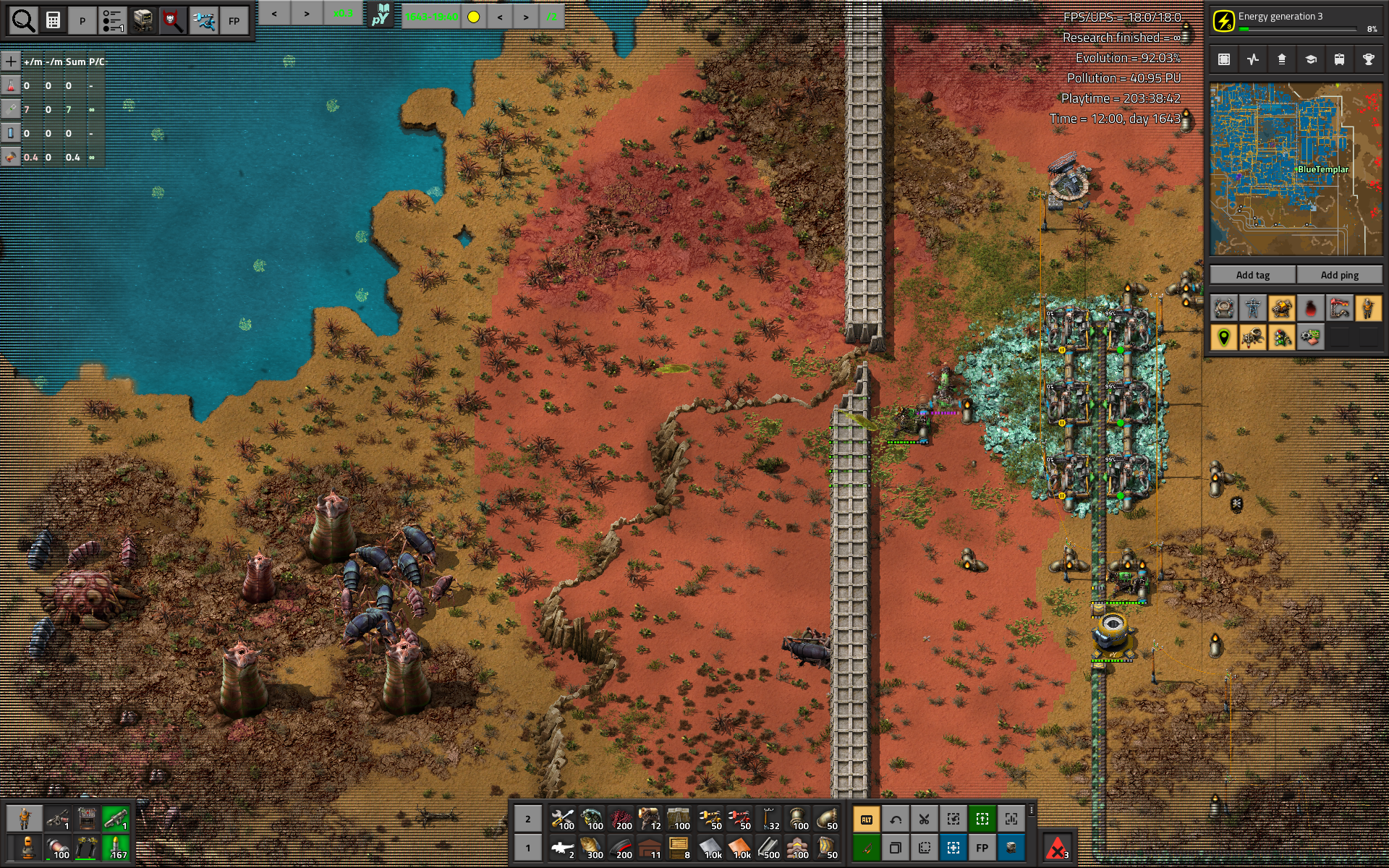The image size is (1389, 868).
Task: Click the Add ping button
Action: 1339,275
